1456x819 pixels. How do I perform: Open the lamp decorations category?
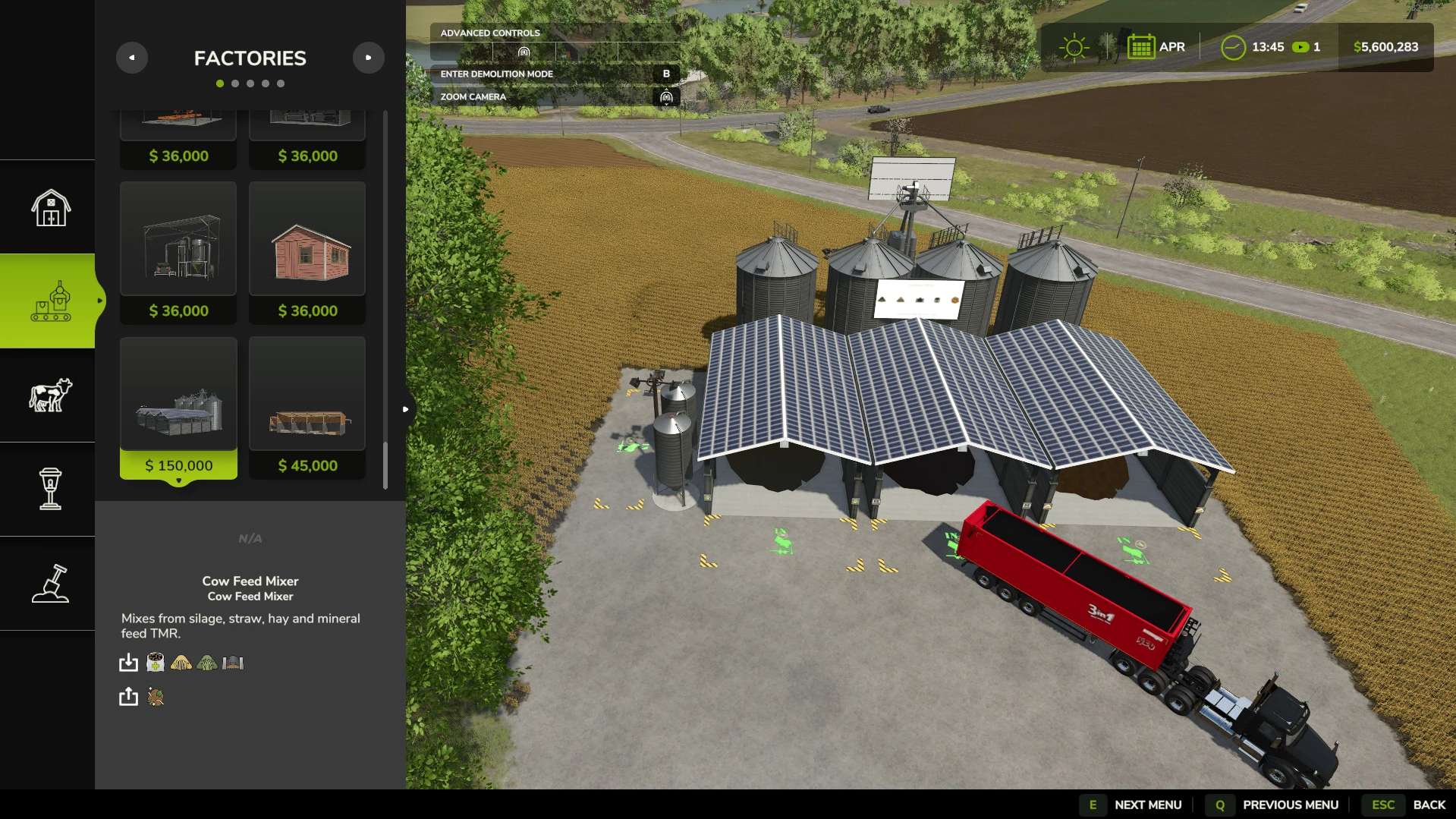pyautogui.click(x=50, y=489)
